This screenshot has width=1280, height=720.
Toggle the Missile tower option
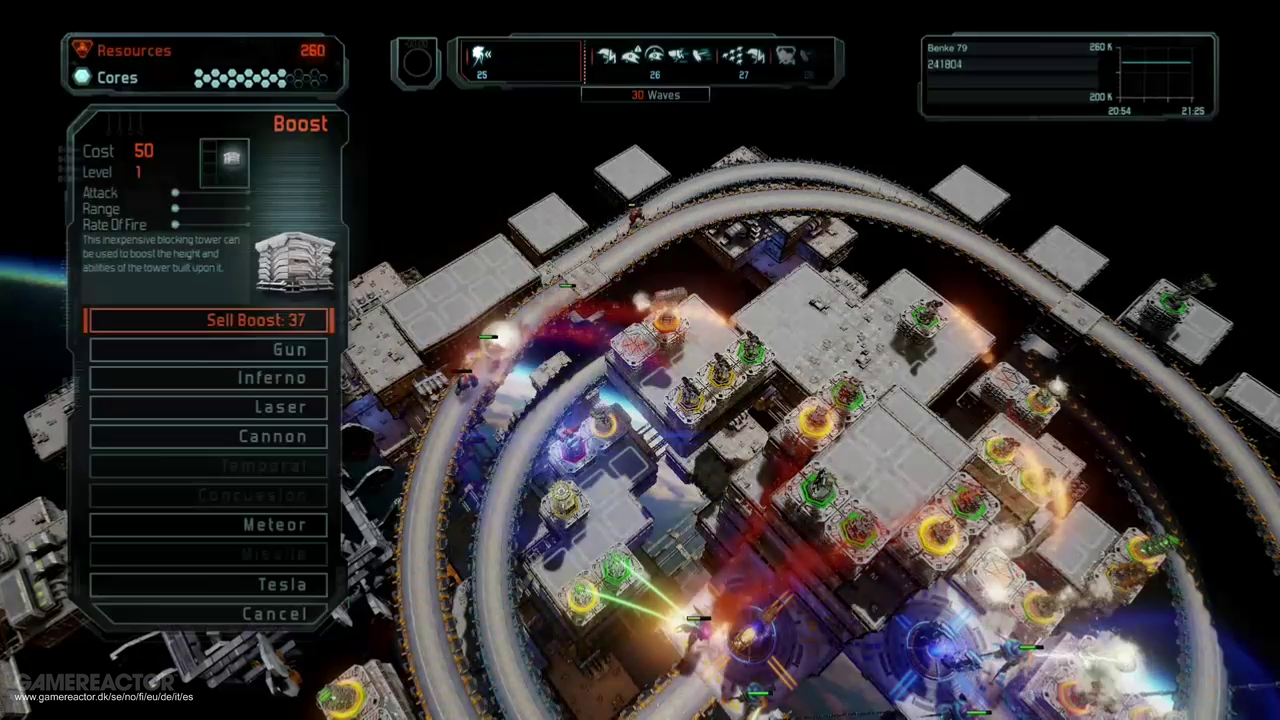point(207,554)
